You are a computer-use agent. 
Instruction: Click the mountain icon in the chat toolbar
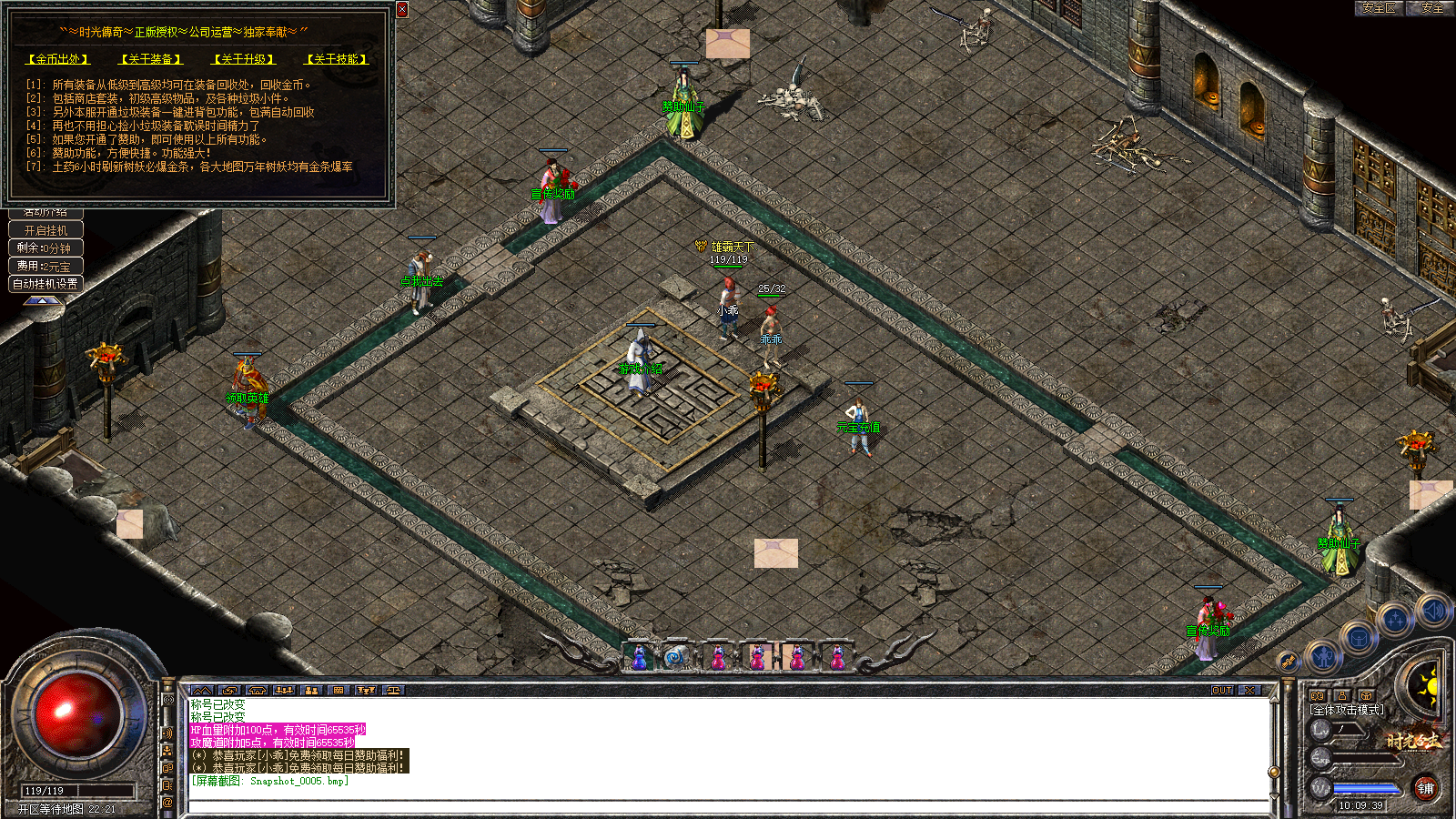[x=200, y=692]
